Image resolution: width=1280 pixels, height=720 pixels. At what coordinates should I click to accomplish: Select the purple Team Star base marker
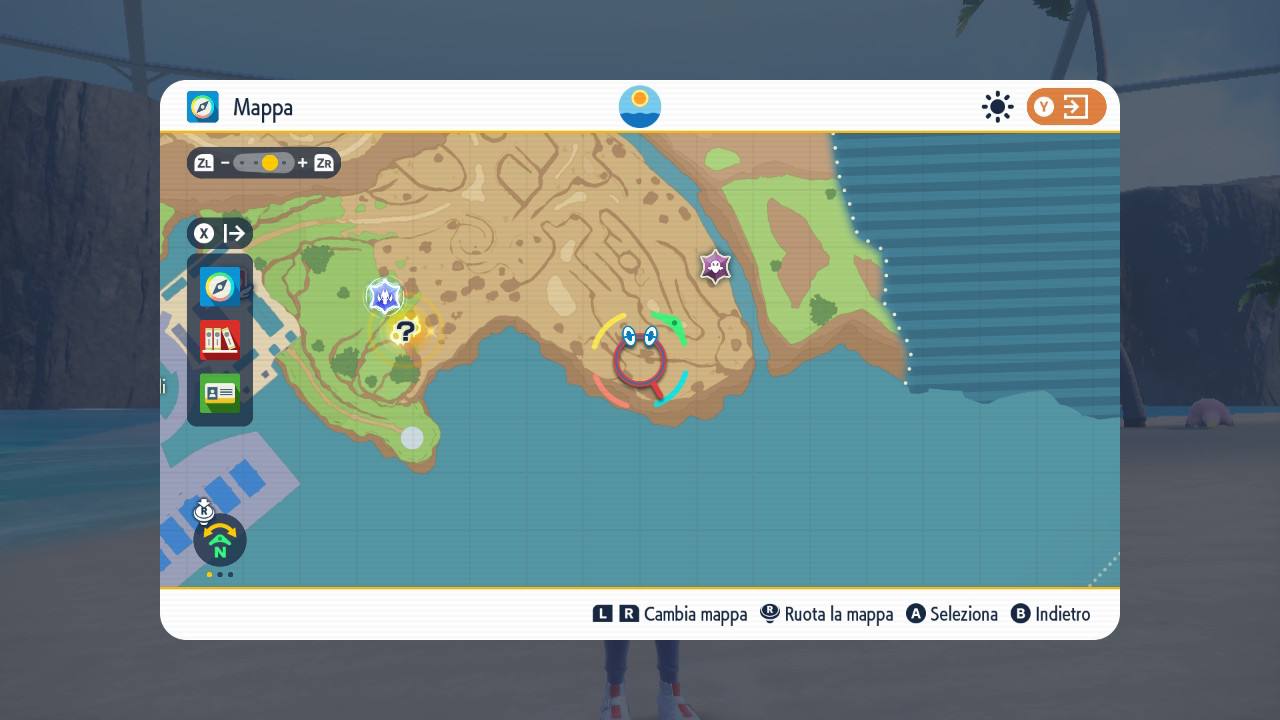(x=715, y=267)
